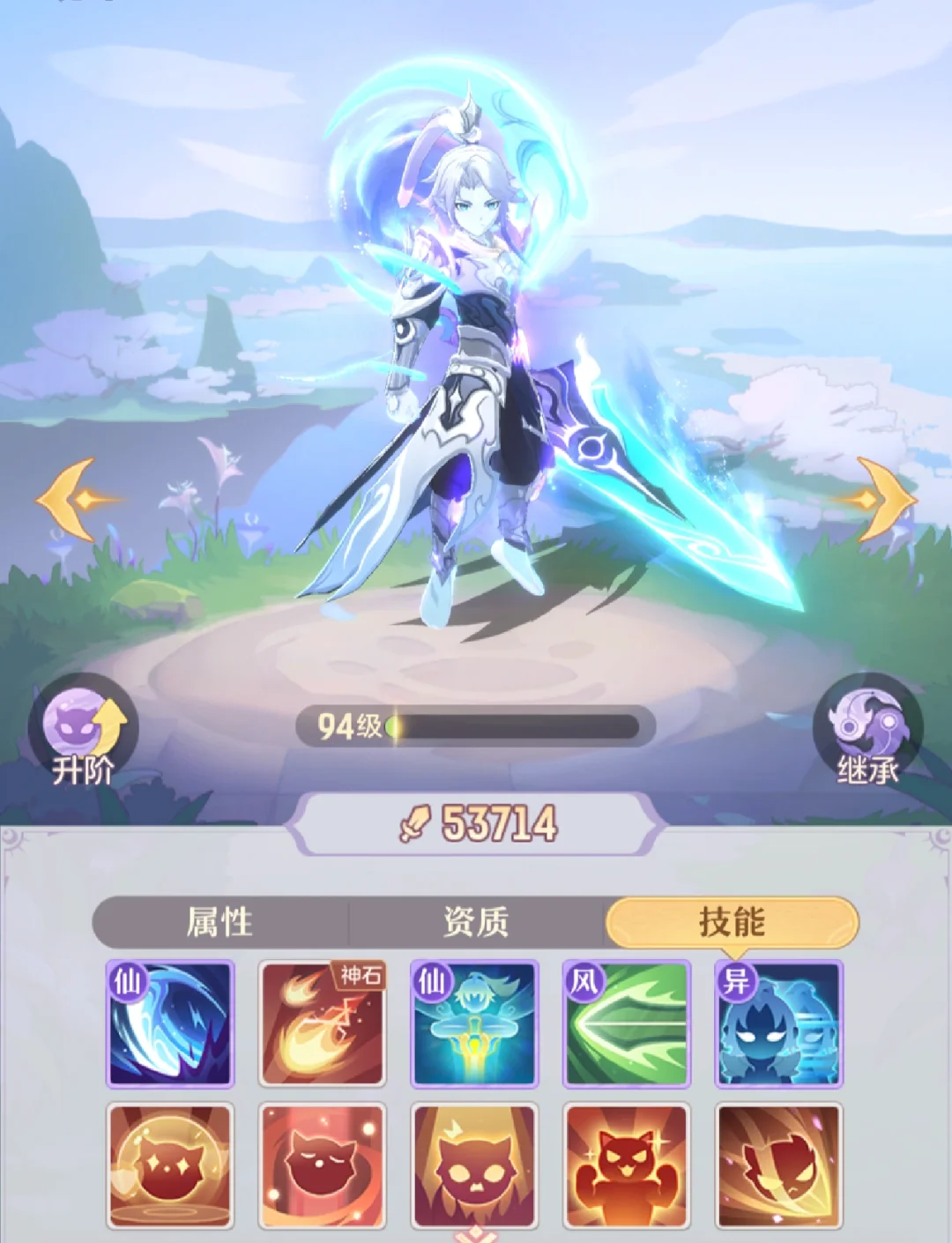
Task: Select the blue crescent slash skill
Action: [x=170, y=1023]
